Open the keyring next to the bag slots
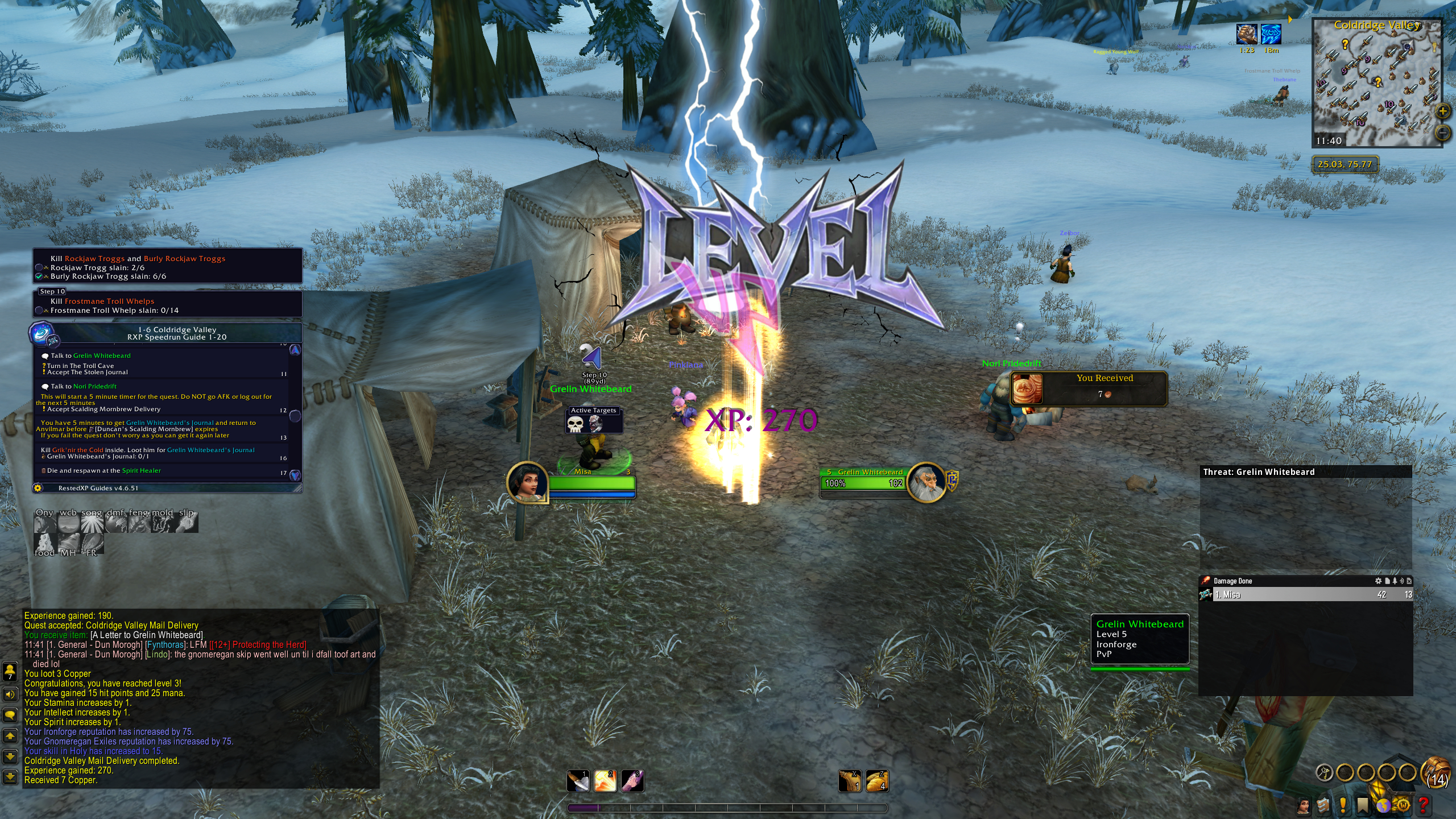 click(x=1325, y=772)
